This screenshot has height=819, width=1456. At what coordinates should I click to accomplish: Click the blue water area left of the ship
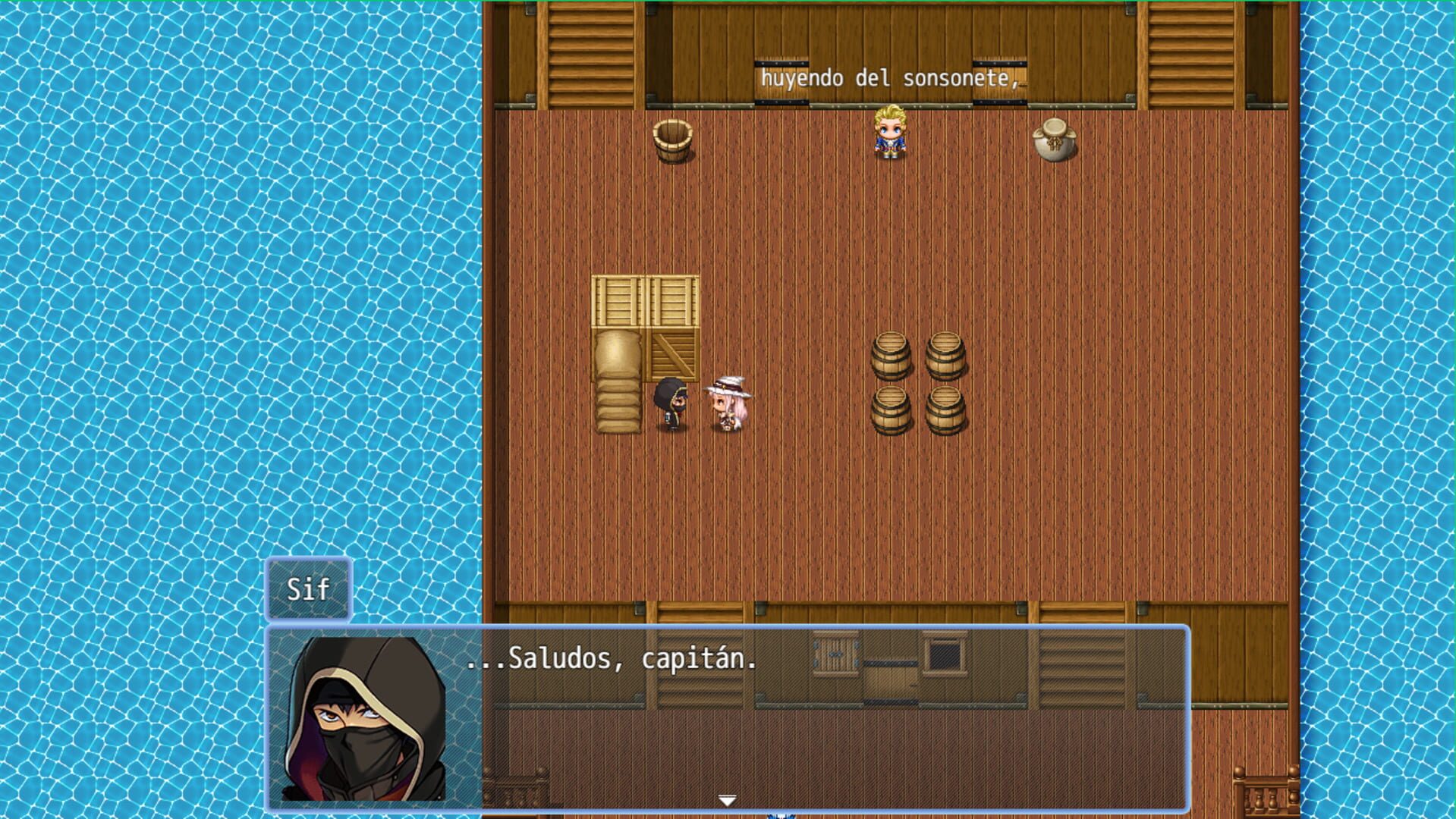pos(228,303)
